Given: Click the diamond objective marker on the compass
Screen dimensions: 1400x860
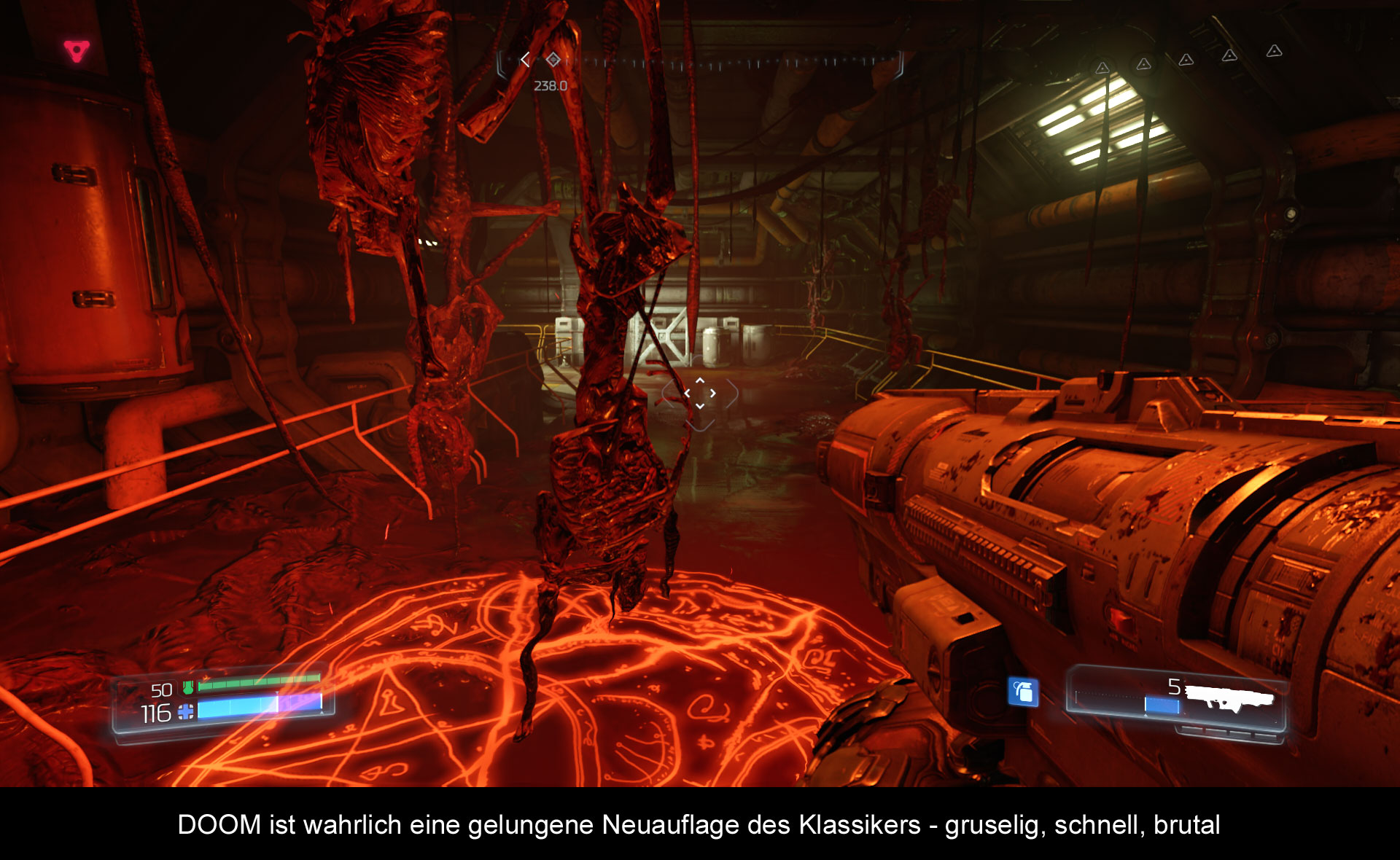Looking at the screenshot, I should click(x=553, y=60).
